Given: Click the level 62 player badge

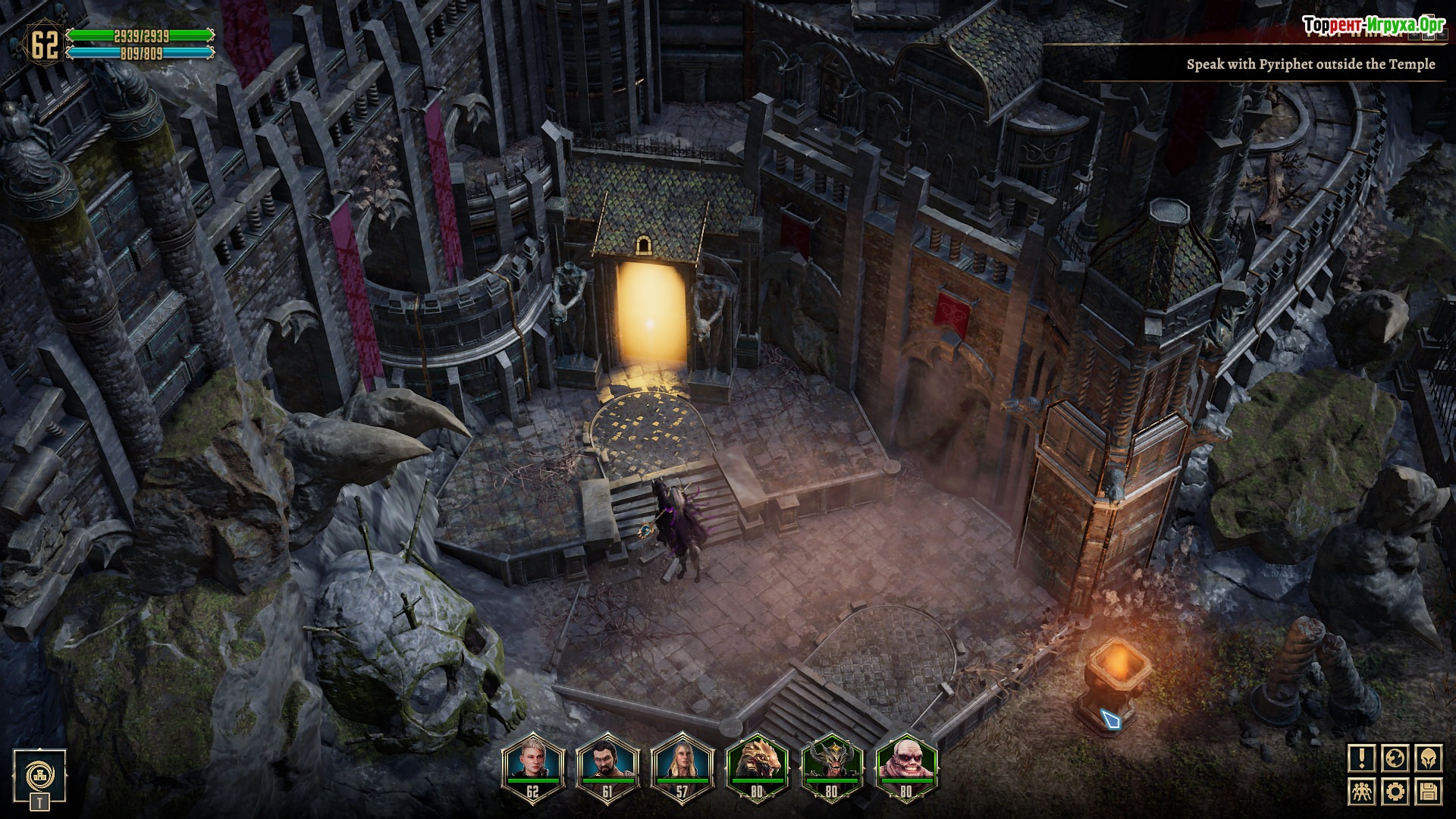Looking at the screenshot, I should [x=43, y=44].
